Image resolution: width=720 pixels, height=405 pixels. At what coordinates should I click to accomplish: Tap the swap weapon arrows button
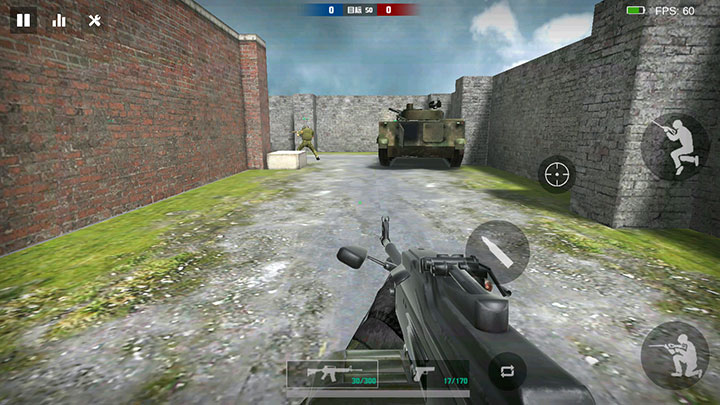507,371
